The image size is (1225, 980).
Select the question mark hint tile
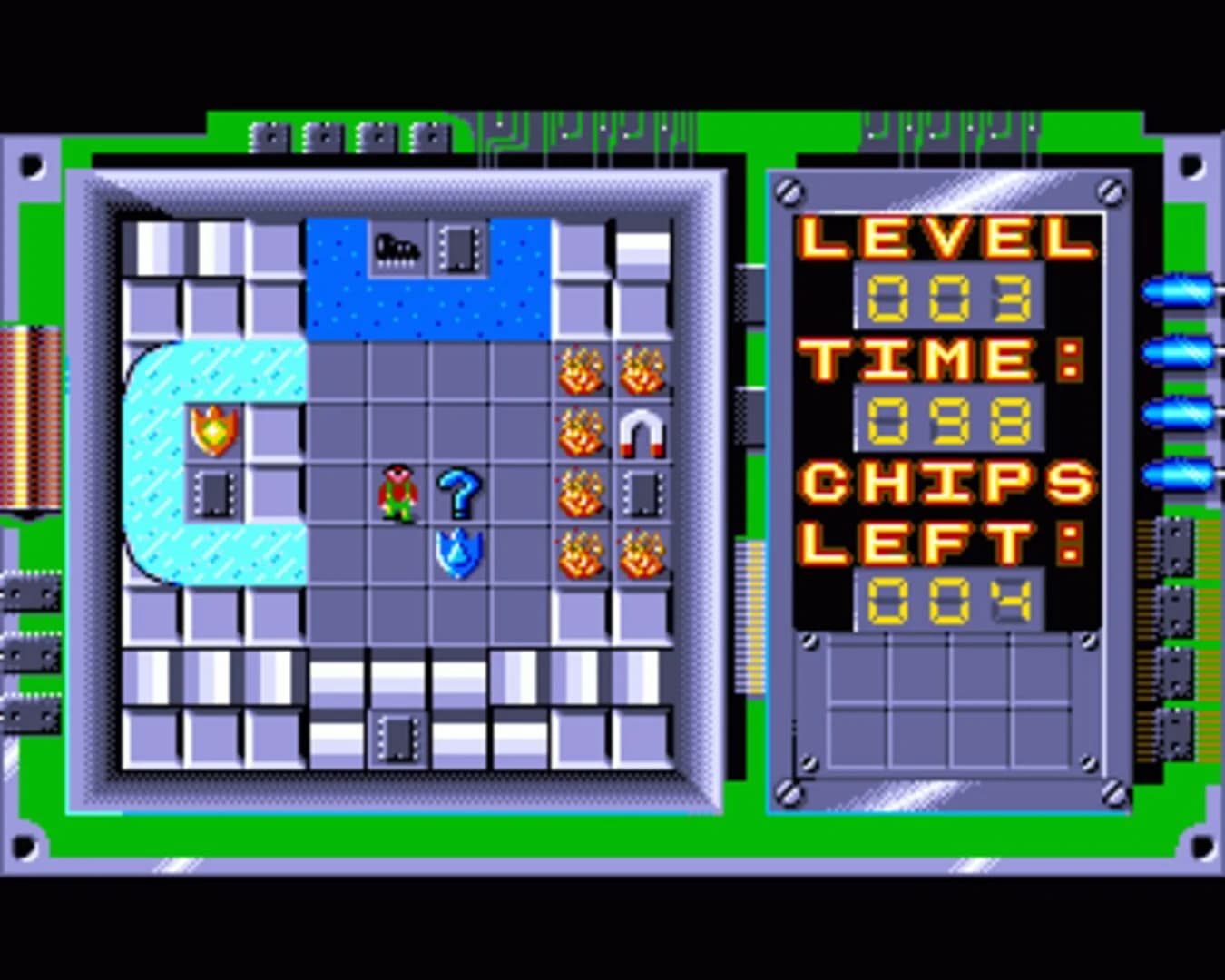click(x=459, y=493)
